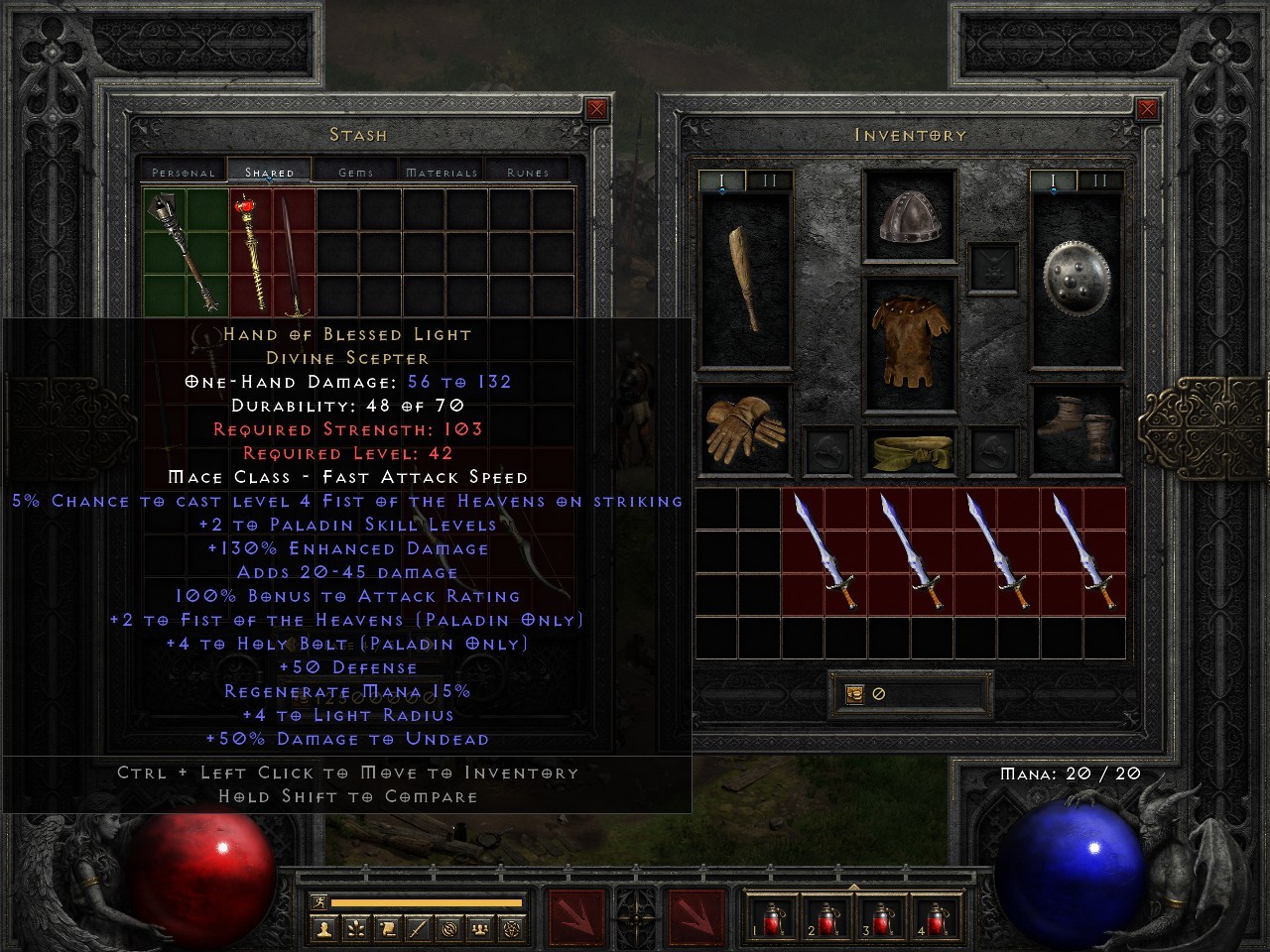This screenshot has width=1270, height=952.
Task: Open the Runes stash tab
Action: click(526, 171)
